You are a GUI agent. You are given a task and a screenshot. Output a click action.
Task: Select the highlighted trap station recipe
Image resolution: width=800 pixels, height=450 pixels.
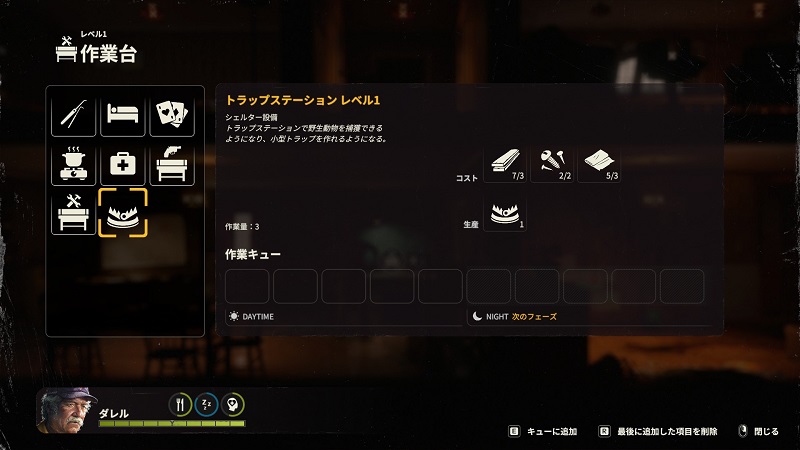pyautogui.click(x=123, y=213)
